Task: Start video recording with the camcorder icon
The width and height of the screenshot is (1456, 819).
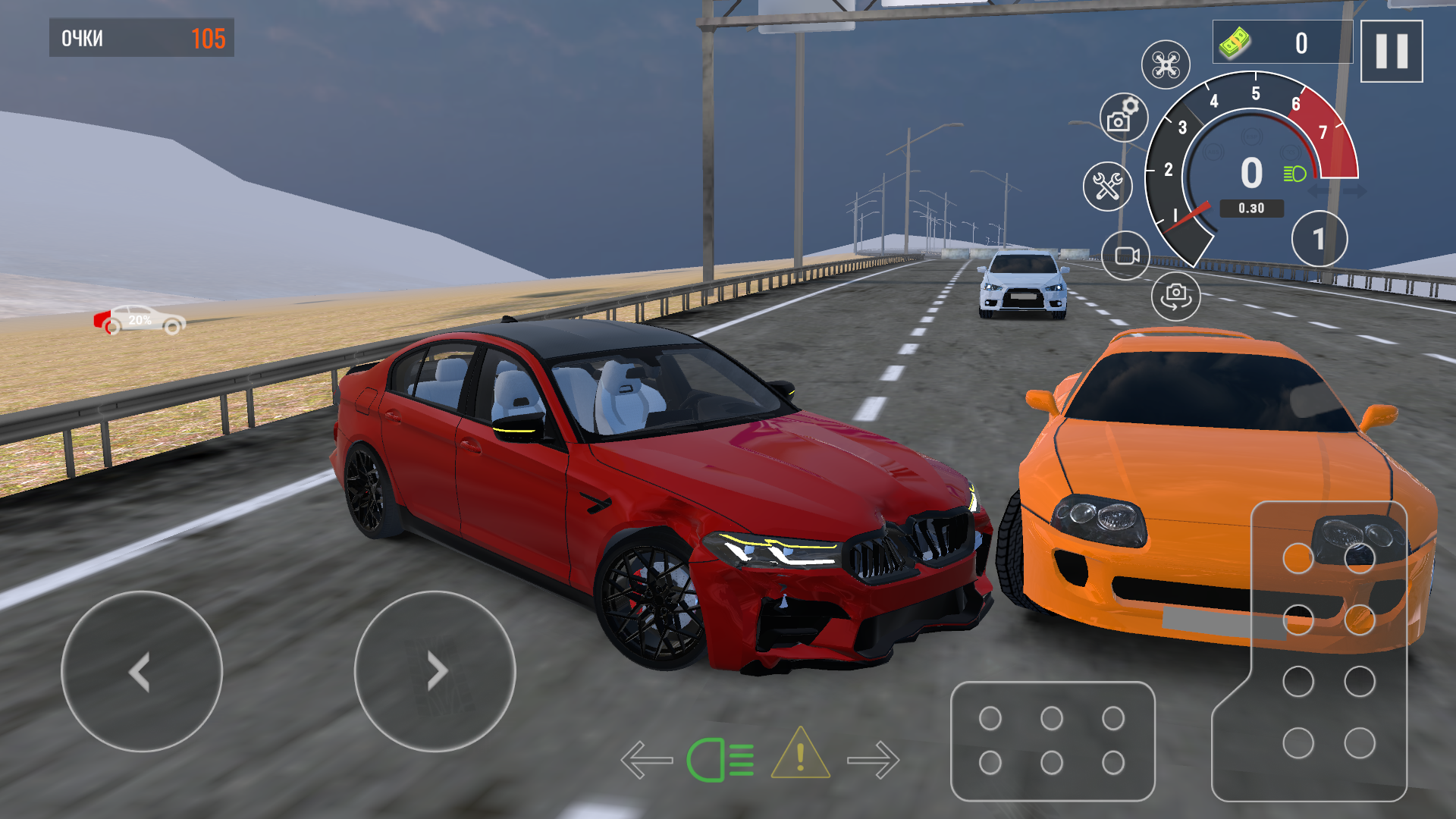Action: click(x=1127, y=254)
